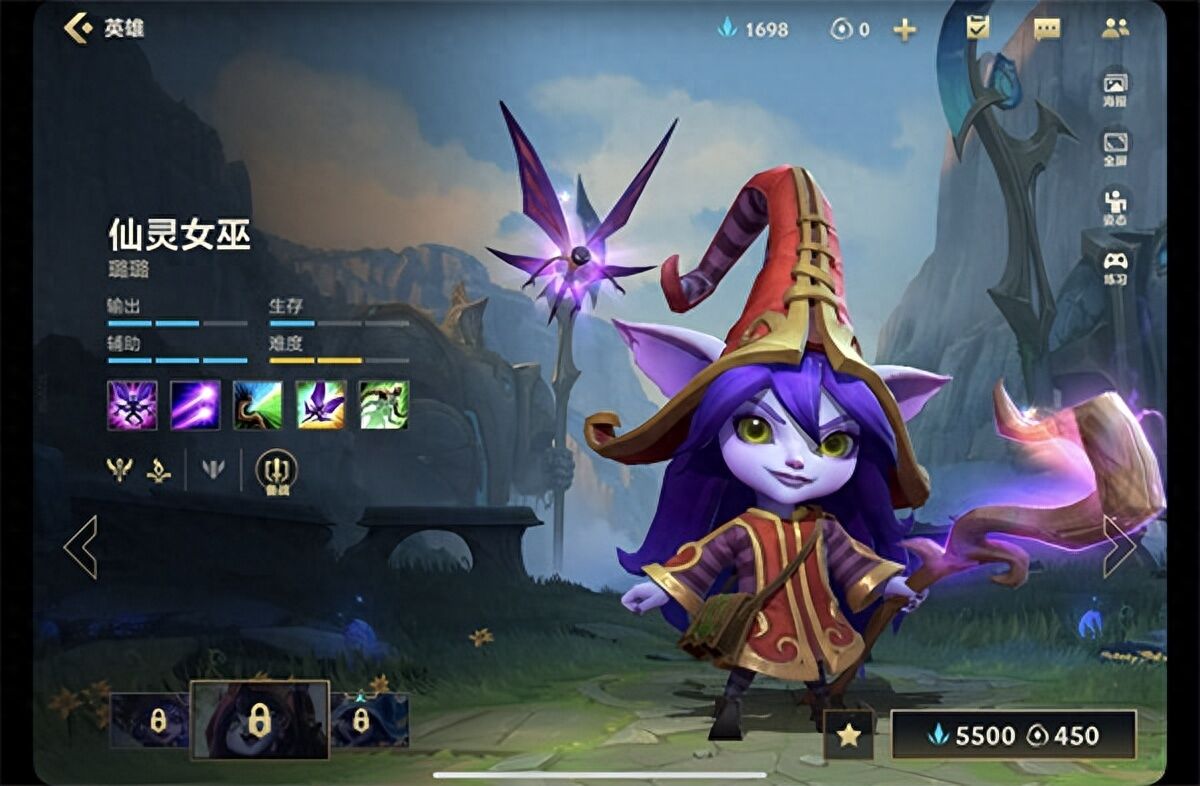Select the green Wild Growth ultimate icon
Screen dimensions: 1200x786
pyautogui.click(x=384, y=405)
